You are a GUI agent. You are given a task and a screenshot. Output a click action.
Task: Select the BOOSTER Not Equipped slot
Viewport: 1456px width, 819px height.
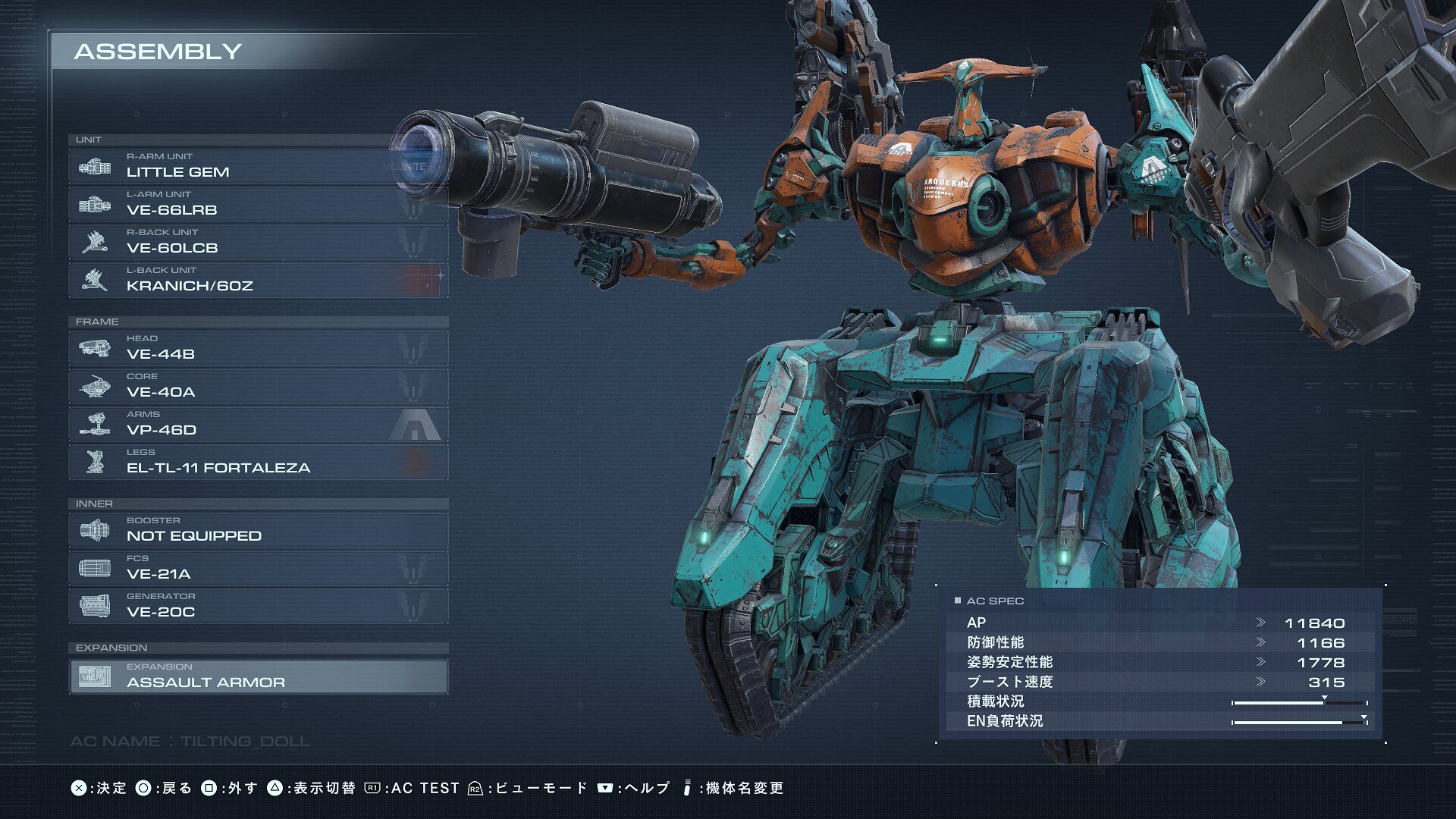[258, 530]
